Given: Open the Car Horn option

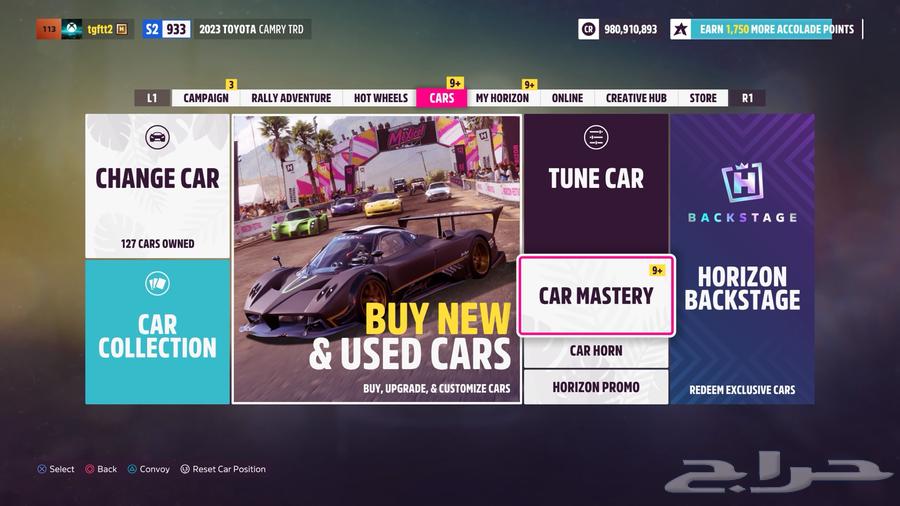Looking at the screenshot, I should click(596, 351).
